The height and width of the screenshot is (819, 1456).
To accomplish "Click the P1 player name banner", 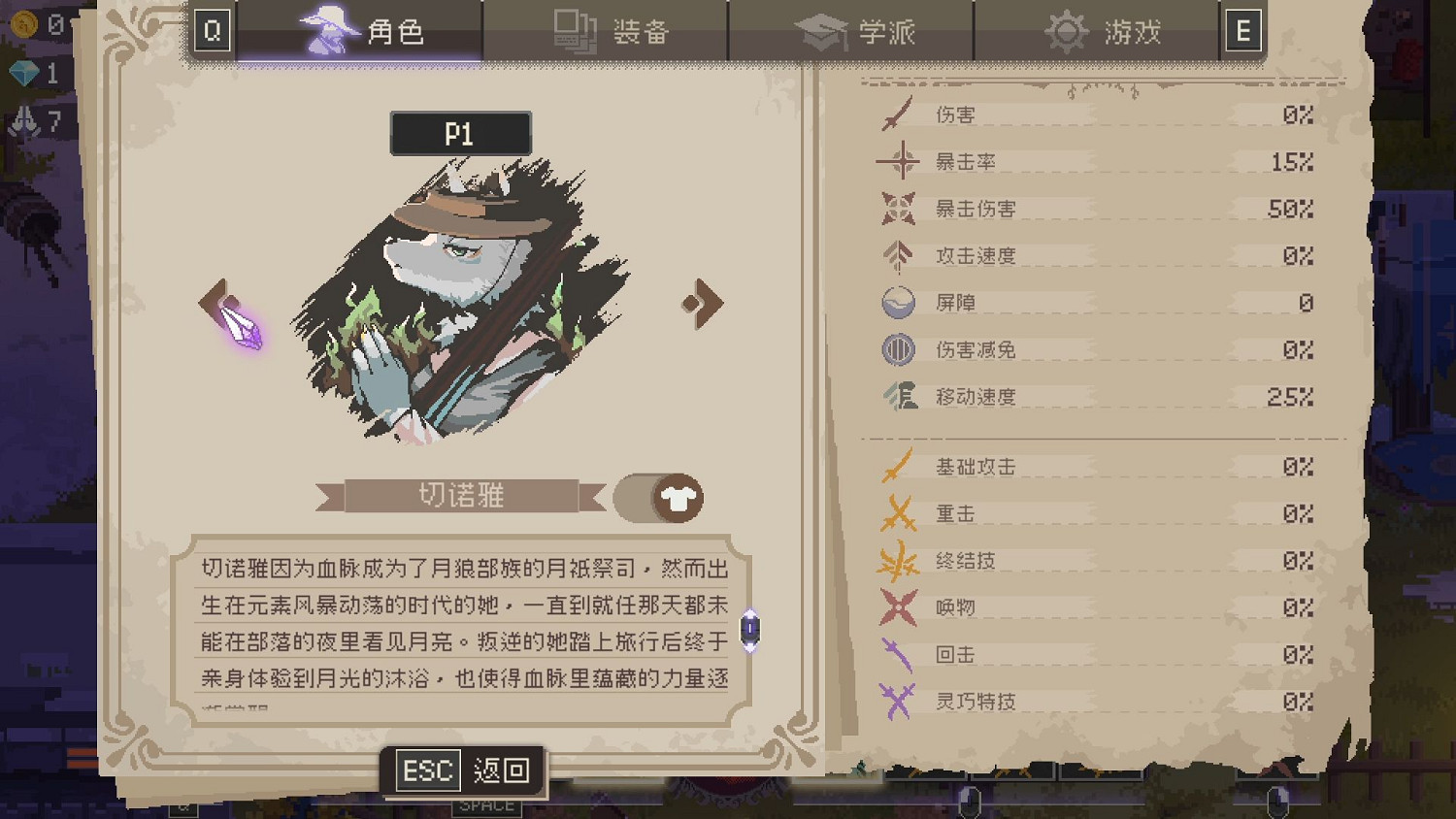I will tap(460, 133).
